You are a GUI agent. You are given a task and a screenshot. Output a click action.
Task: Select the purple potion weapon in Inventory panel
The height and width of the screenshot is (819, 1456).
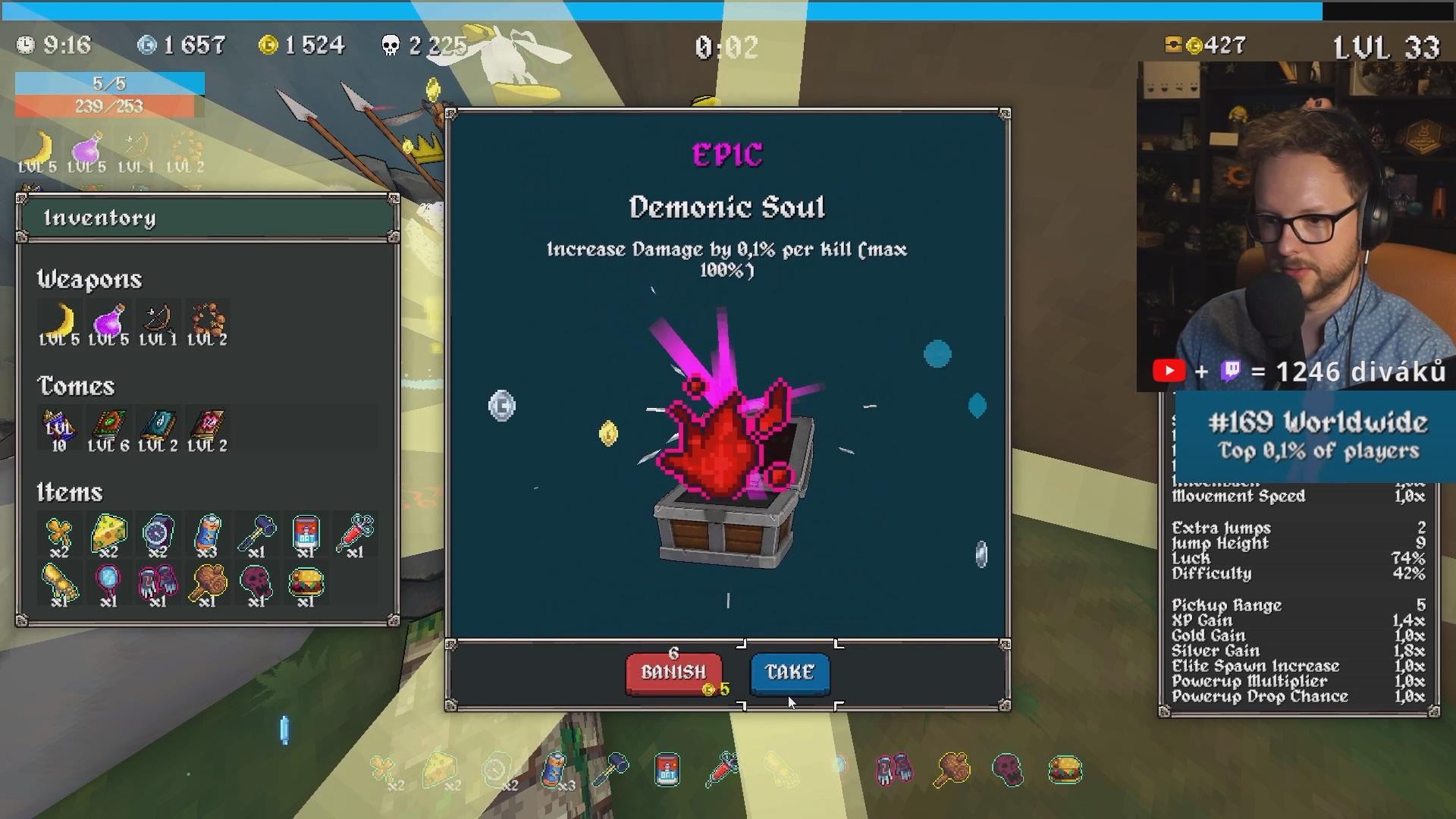[108, 322]
